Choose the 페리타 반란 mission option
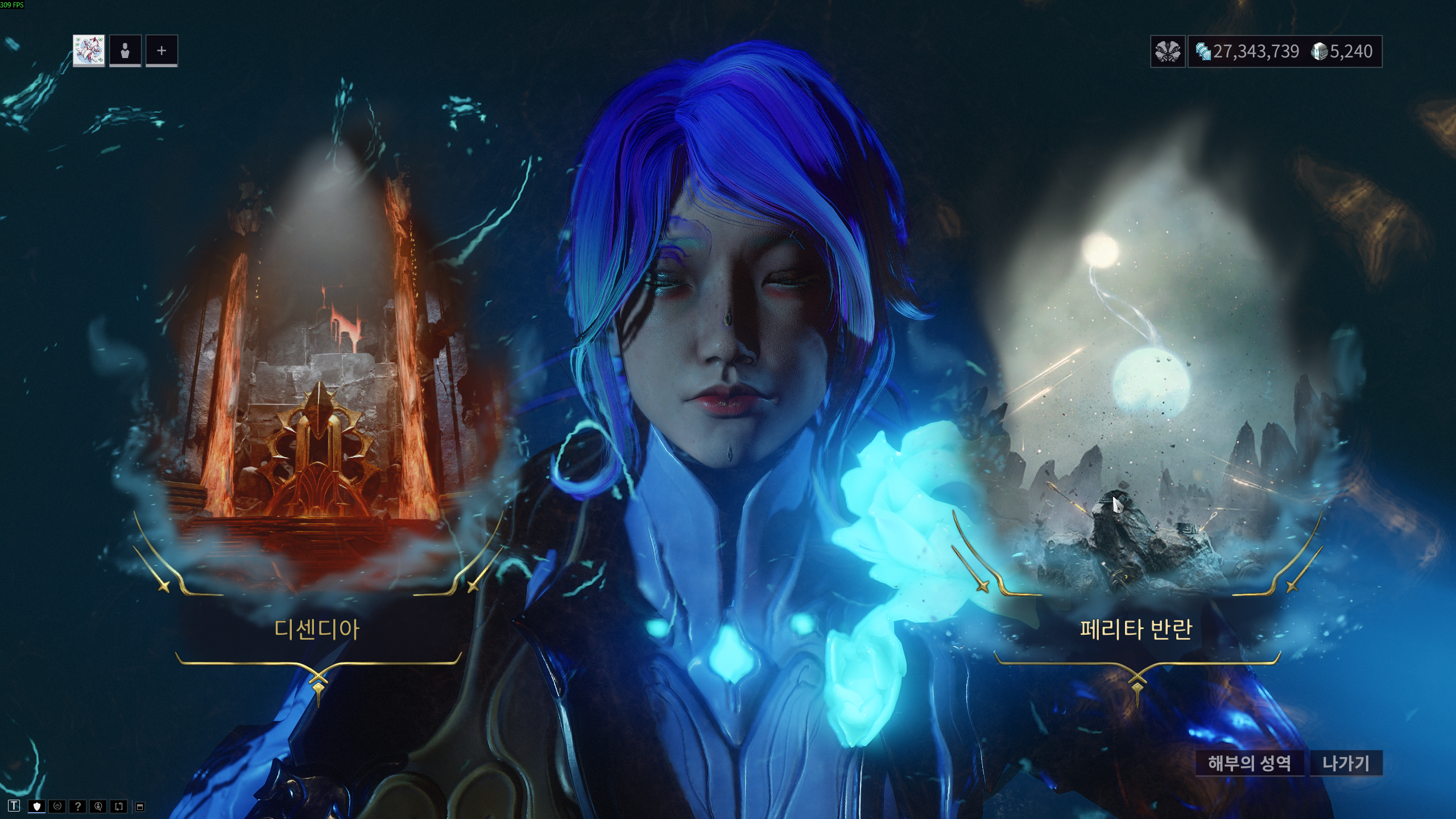This screenshot has height=819, width=1456. click(x=1136, y=629)
